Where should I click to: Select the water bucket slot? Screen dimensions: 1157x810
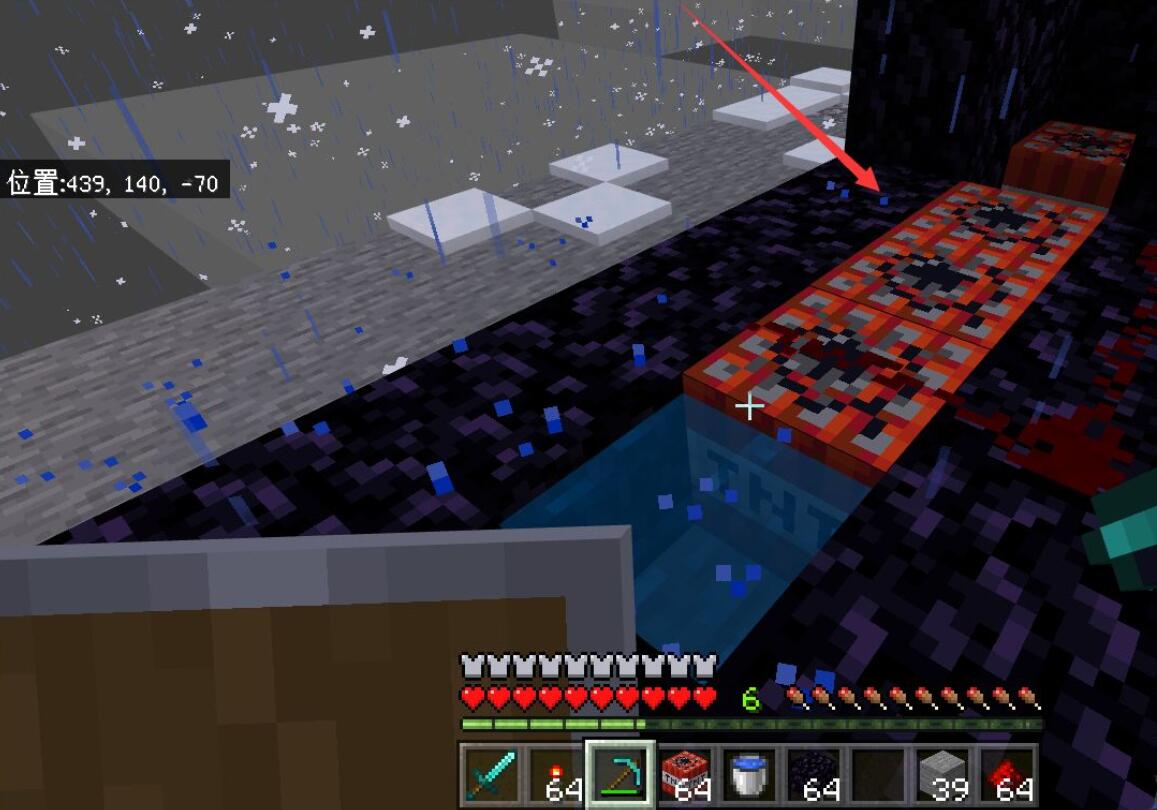click(x=749, y=775)
